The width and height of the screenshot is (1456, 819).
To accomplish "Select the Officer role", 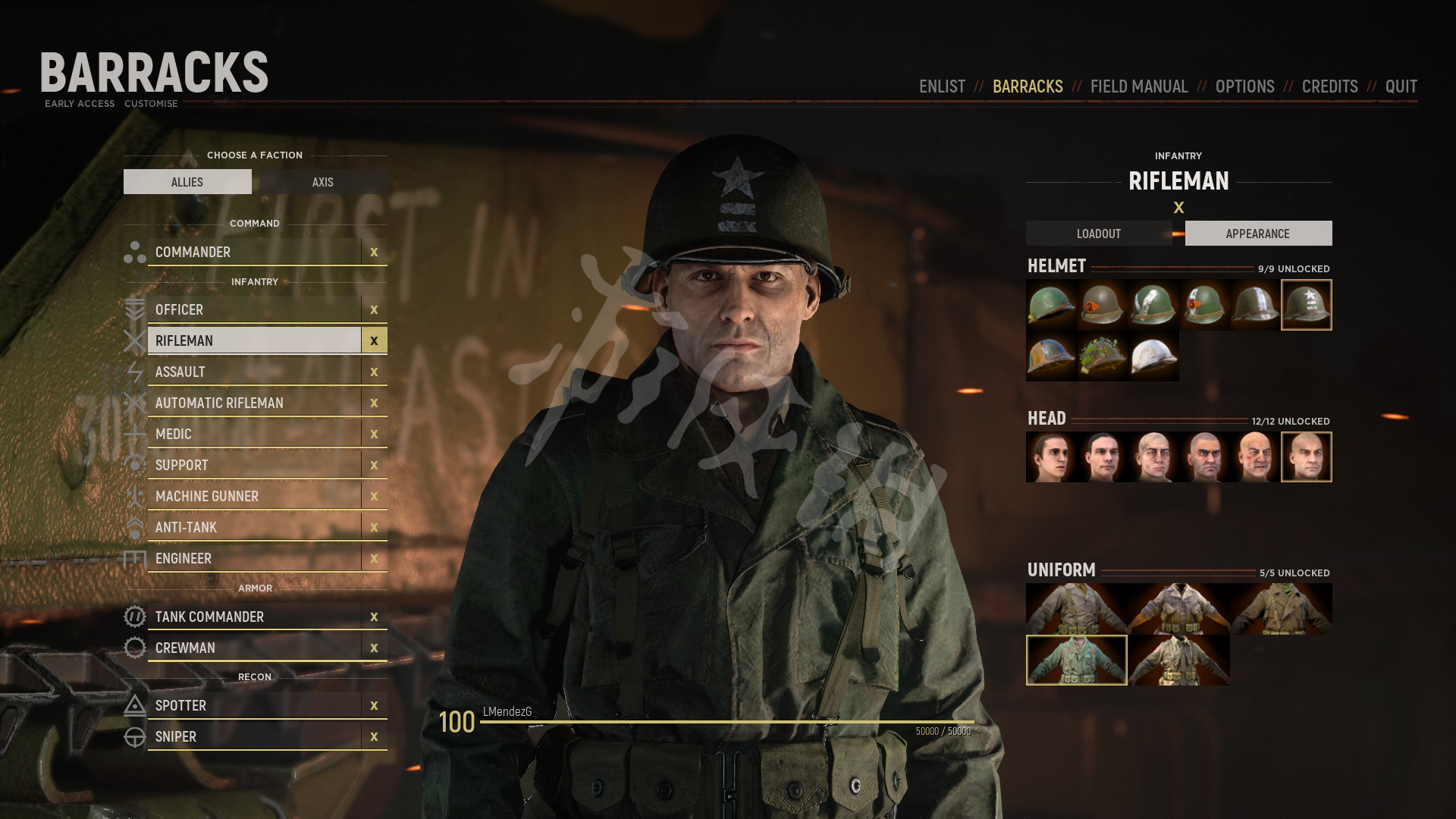I will pos(254,309).
